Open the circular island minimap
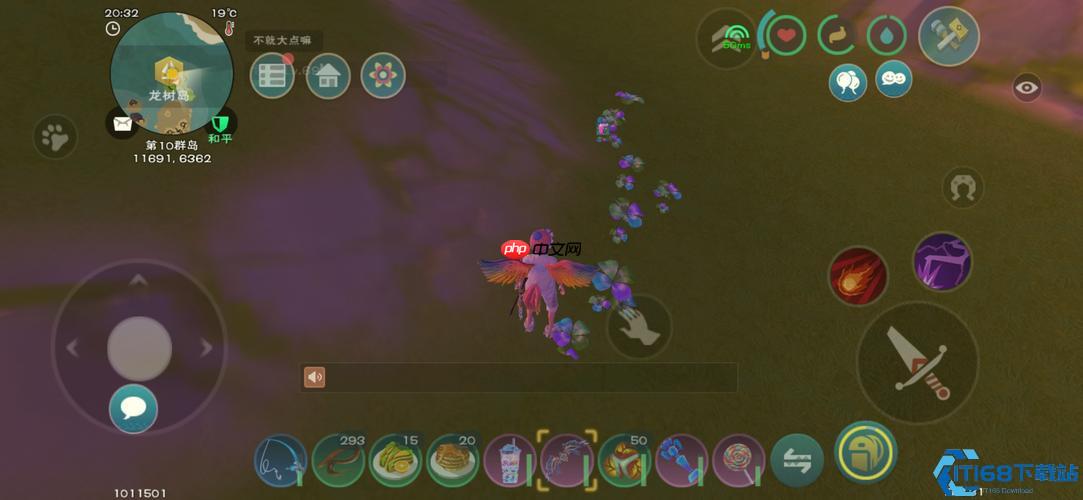The width and height of the screenshot is (1083, 500). click(171, 73)
